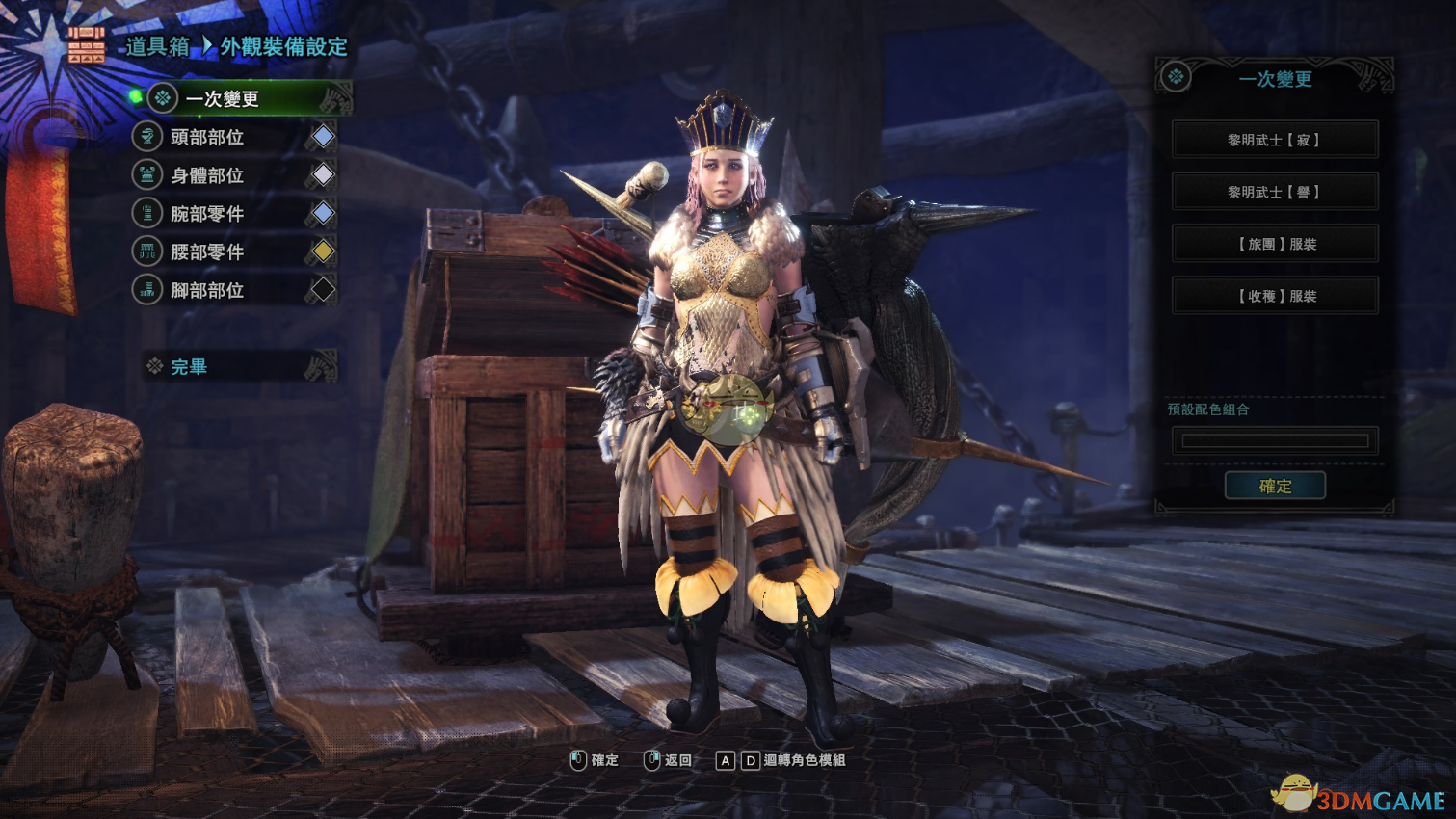Viewport: 1456px width, 819px height.
Task: Open the 腕部零件 arm parts entry
Action: pos(207,214)
